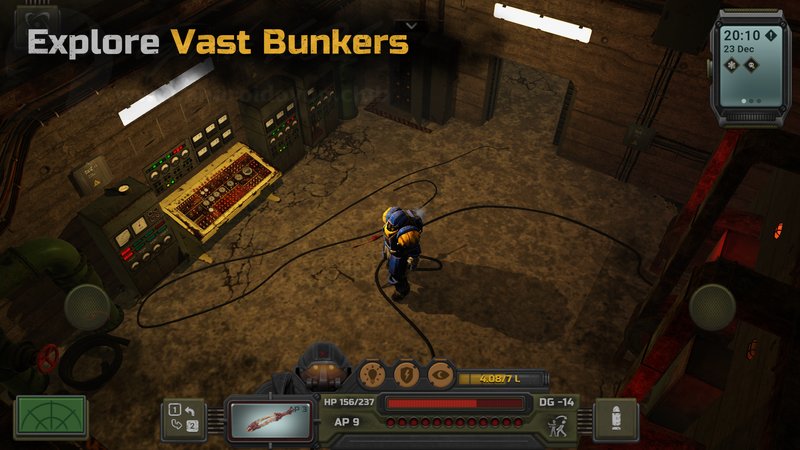This screenshot has width=800, height=450.
Task: Activate the lightning shield icon
Action: (407, 374)
